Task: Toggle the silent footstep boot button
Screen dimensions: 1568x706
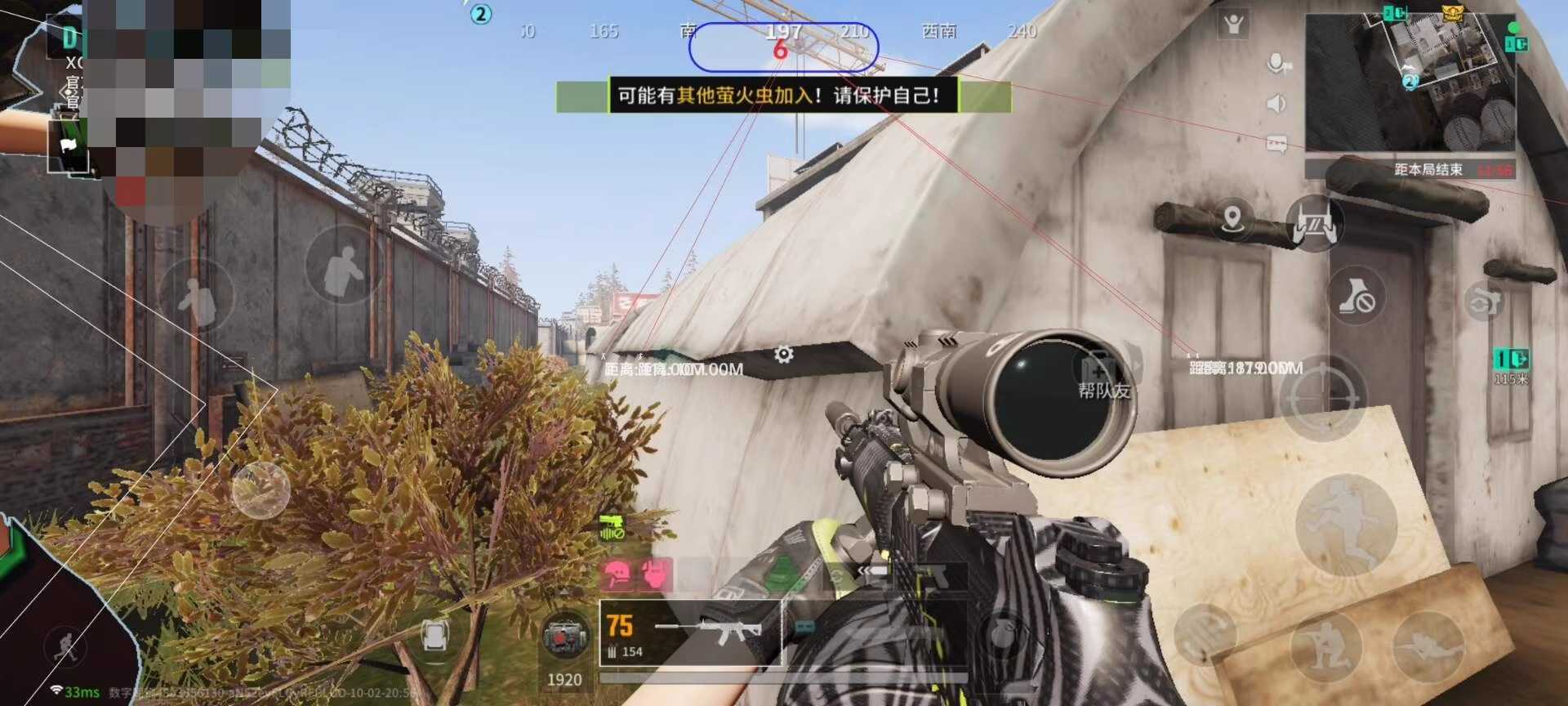Action: point(1356,297)
